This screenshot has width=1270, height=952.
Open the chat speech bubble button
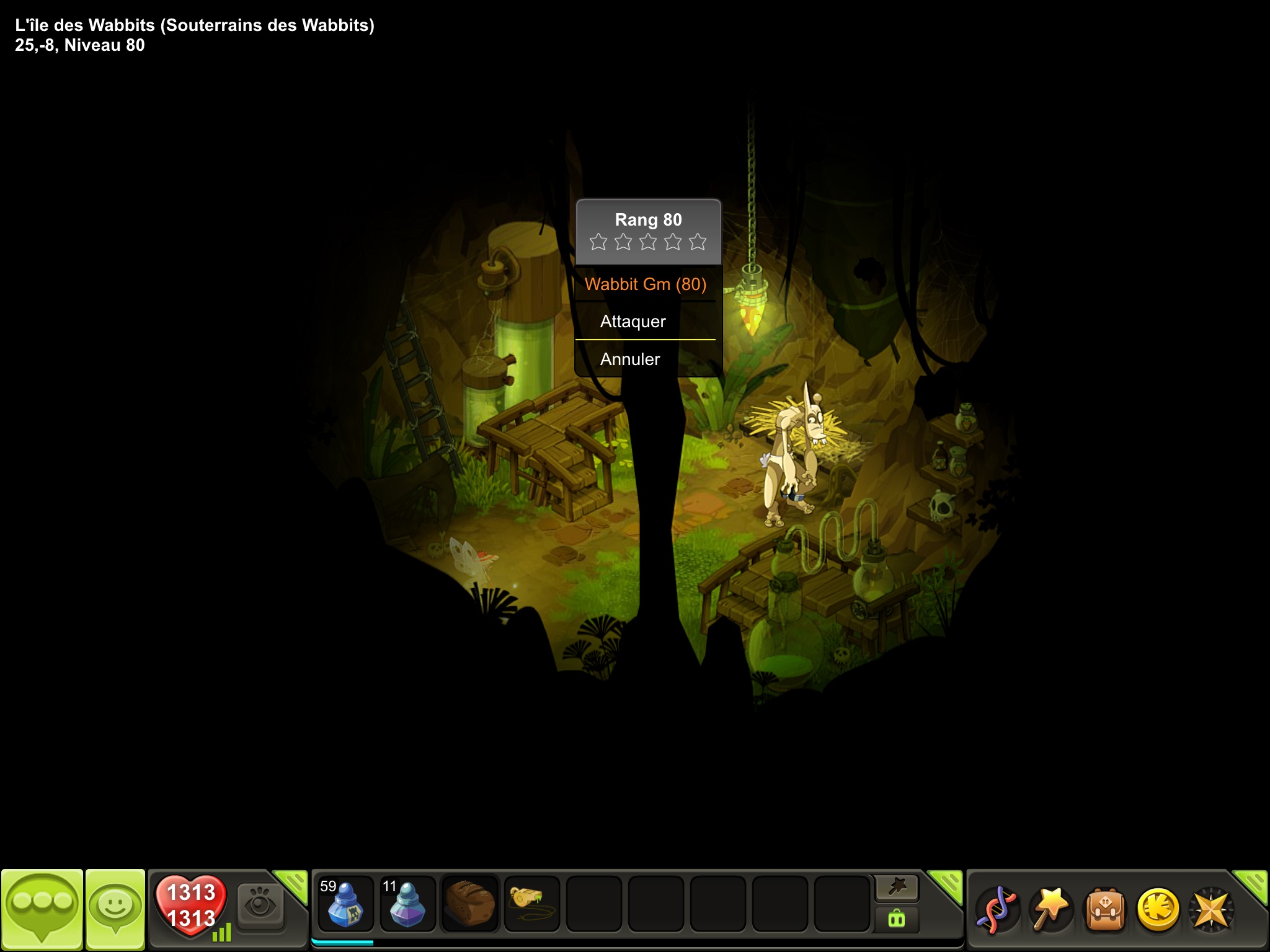click(42, 909)
